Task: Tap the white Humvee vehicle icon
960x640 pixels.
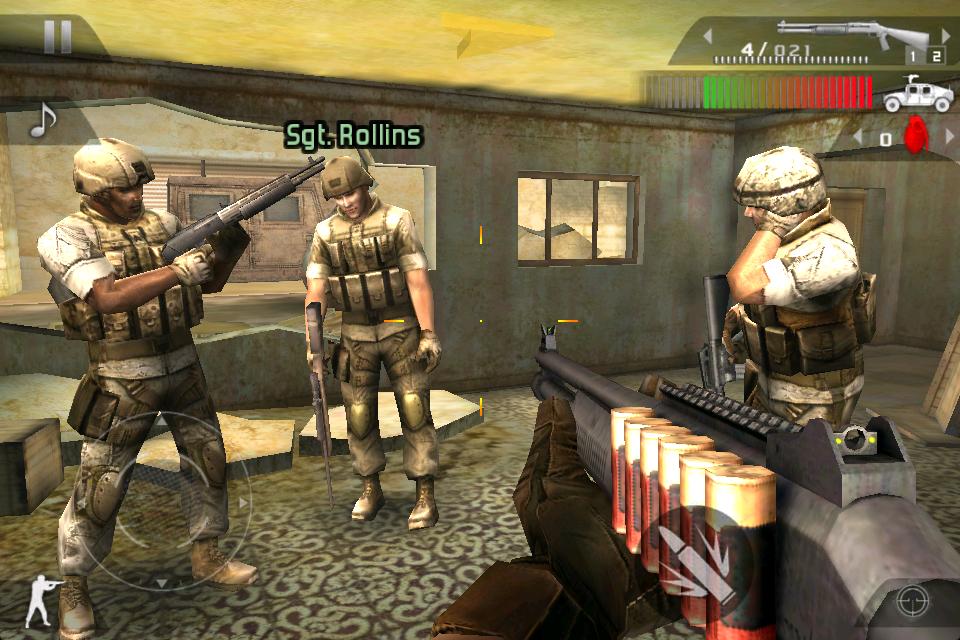Action: (x=910, y=93)
